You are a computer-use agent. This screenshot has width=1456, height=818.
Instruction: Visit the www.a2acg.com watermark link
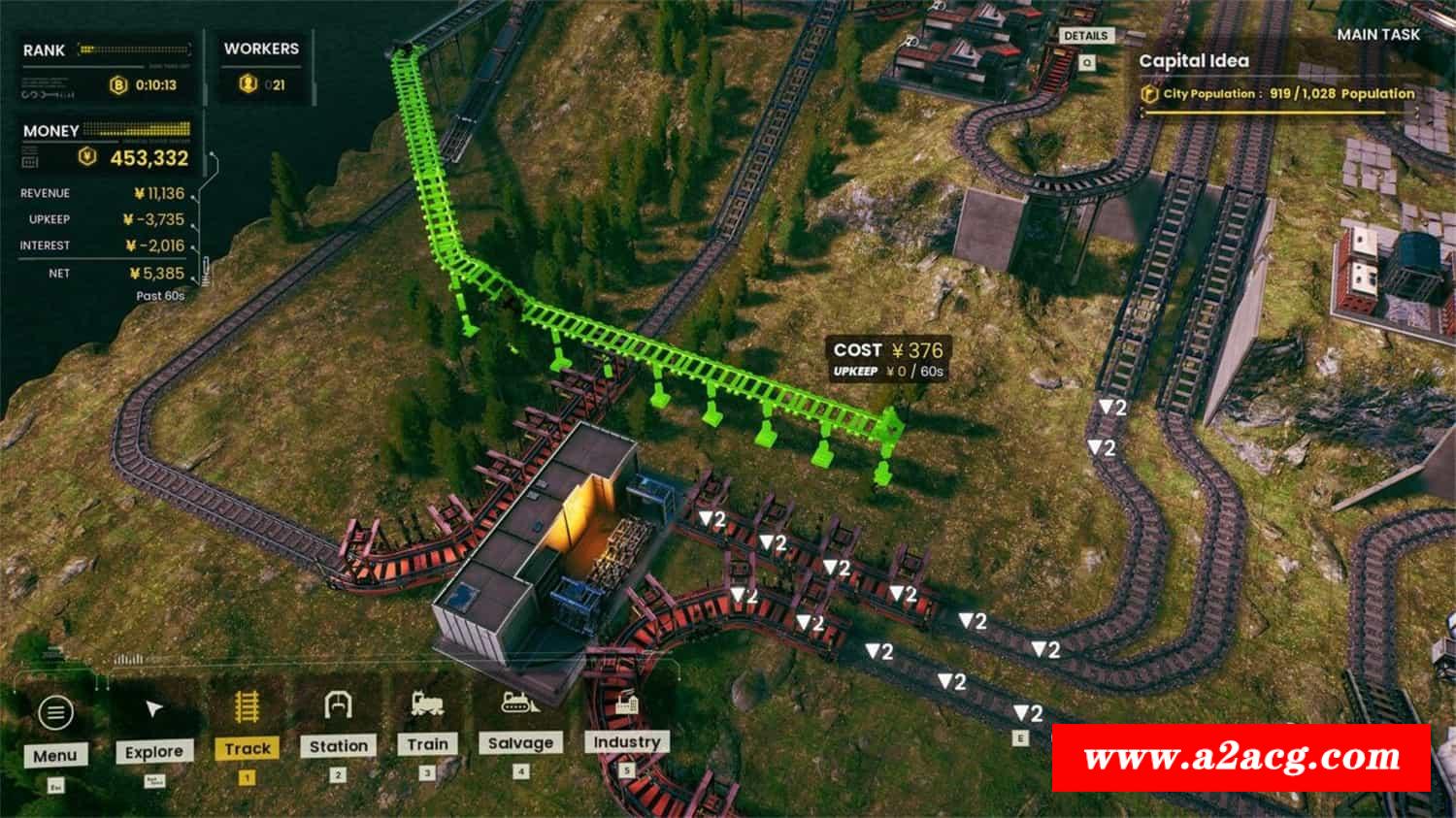click(x=1241, y=757)
